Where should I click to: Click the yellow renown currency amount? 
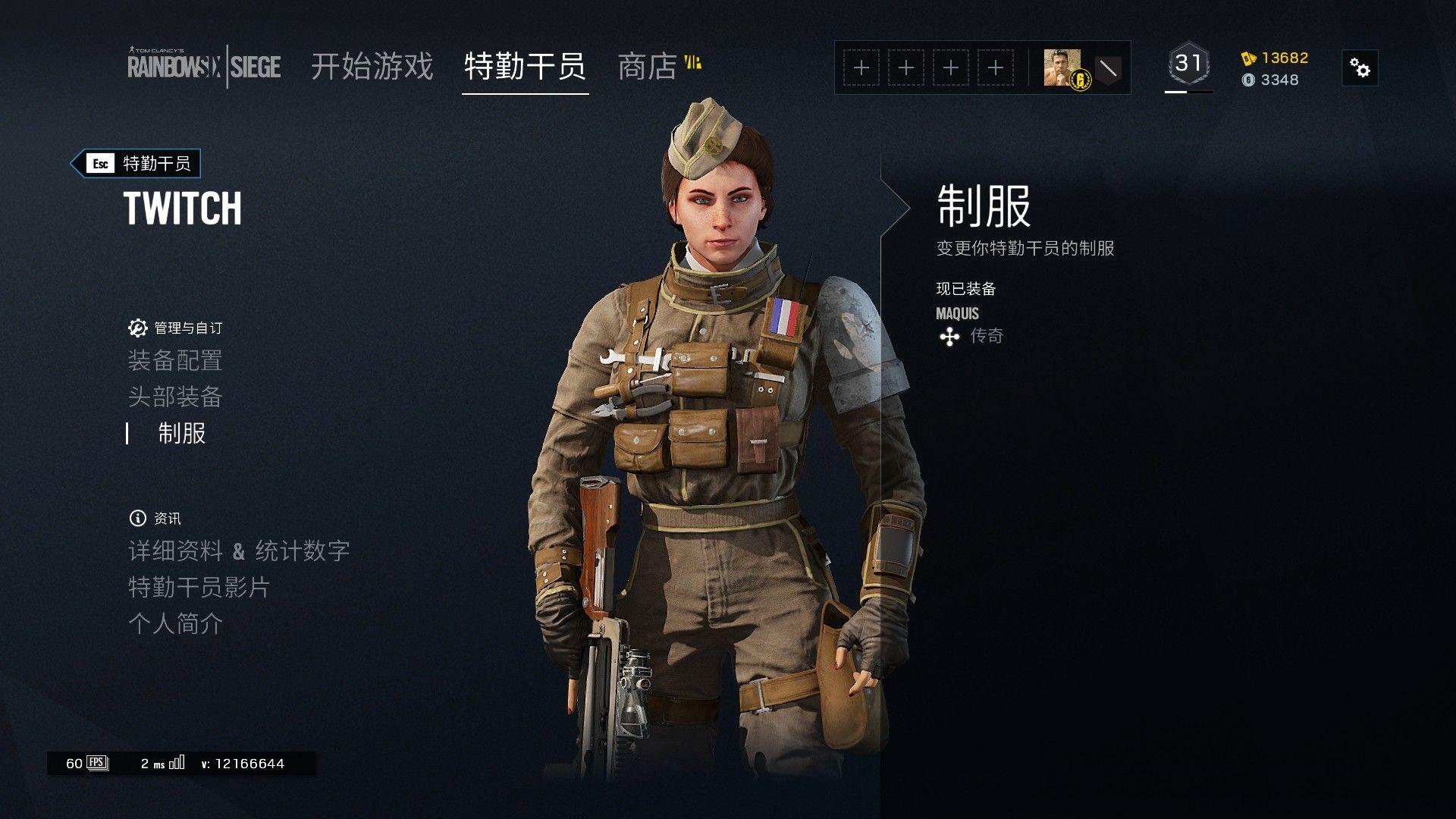pos(1285,58)
